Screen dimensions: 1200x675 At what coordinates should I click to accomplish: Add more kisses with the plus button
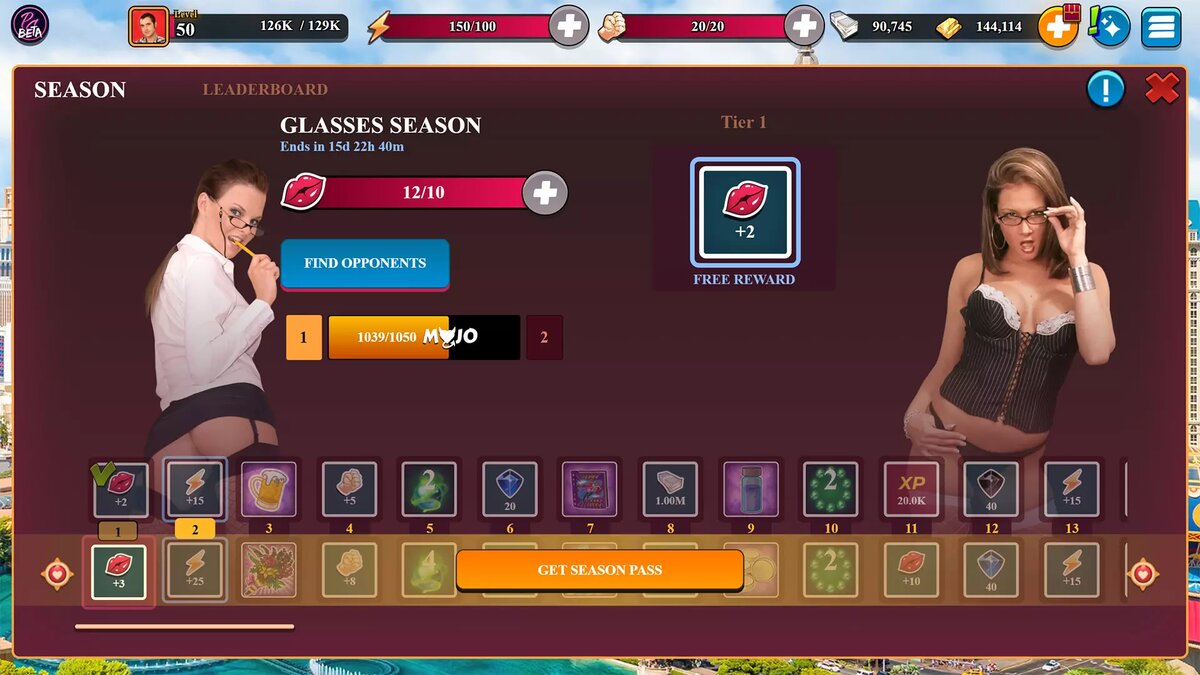(545, 193)
